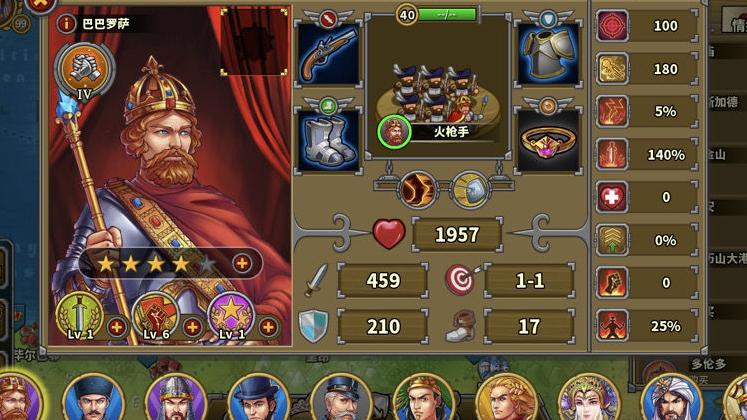747x420 pixels.
Task: Upgrade the purple star skill with plus
Action: point(268,327)
